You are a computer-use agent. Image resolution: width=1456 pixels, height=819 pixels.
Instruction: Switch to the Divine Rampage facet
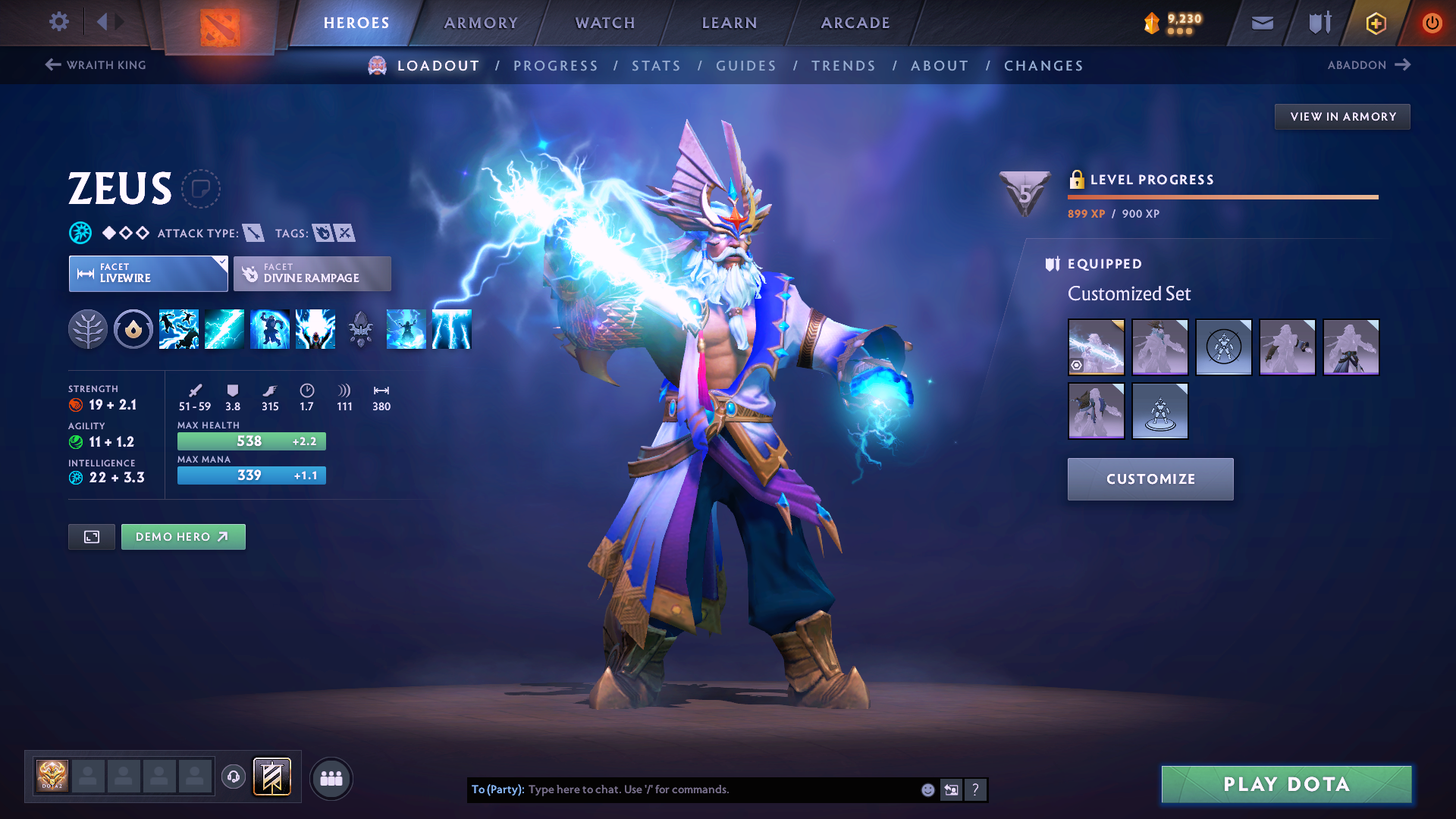[x=311, y=273]
